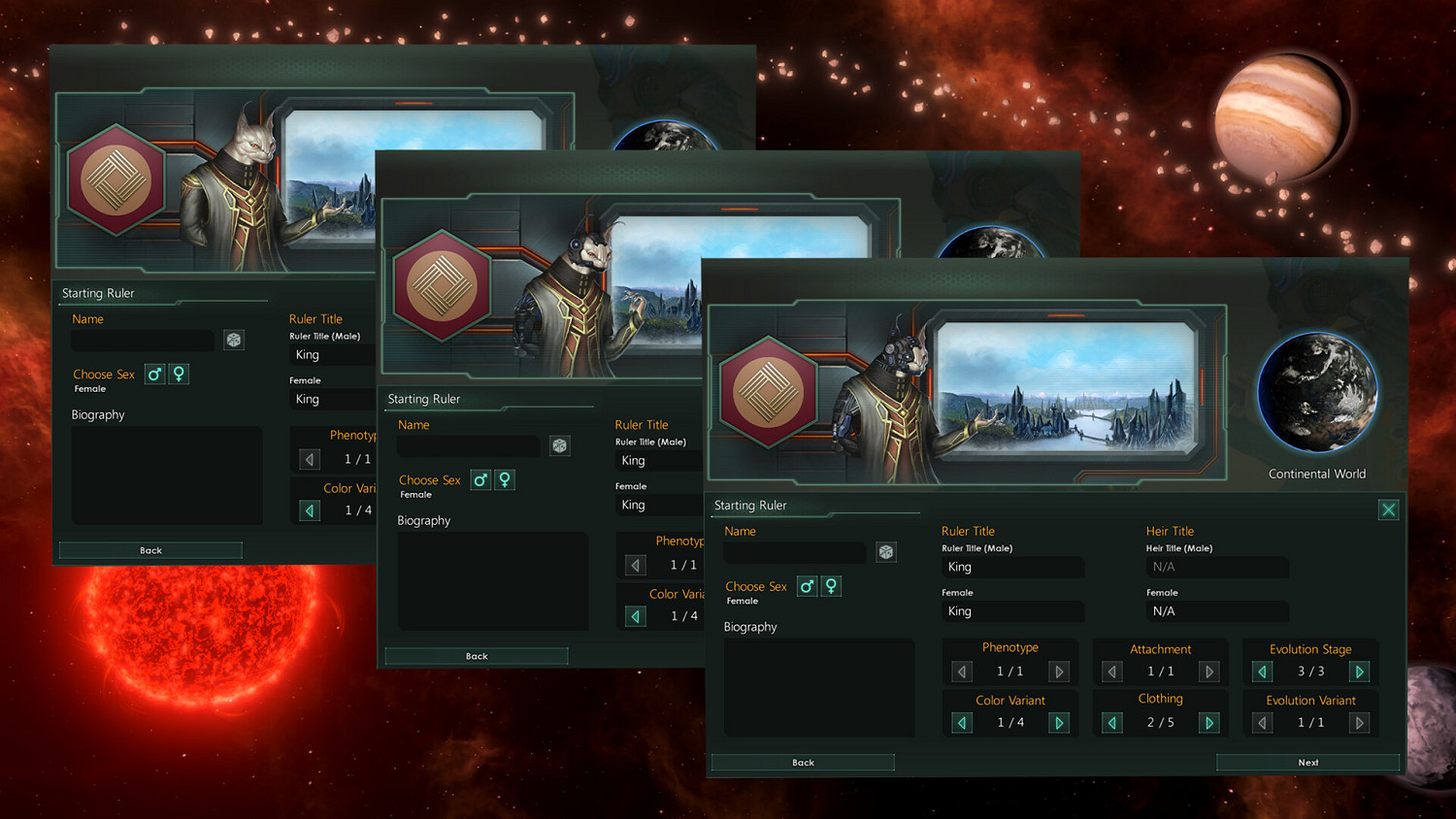Click the red hexagonal empire emblem
Image resolution: width=1456 pixels, height=819 pixels.
coord(768,391)
